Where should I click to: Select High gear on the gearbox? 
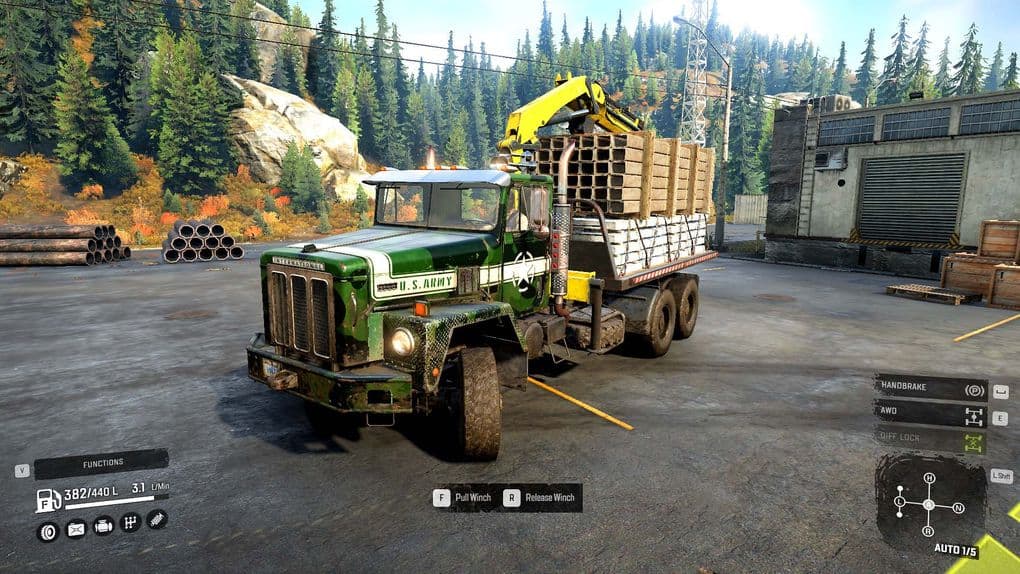(929, 478)
